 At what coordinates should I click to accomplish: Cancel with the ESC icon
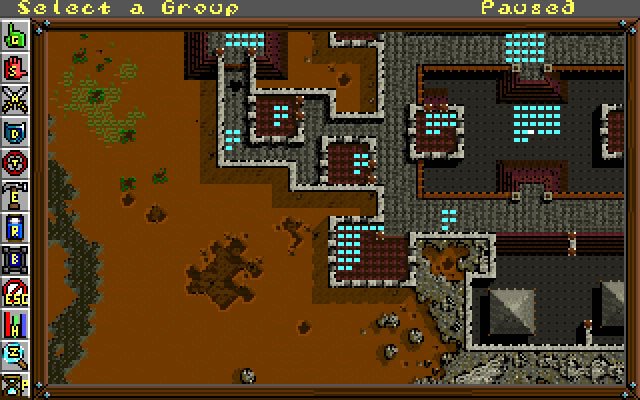coord(17,291)
